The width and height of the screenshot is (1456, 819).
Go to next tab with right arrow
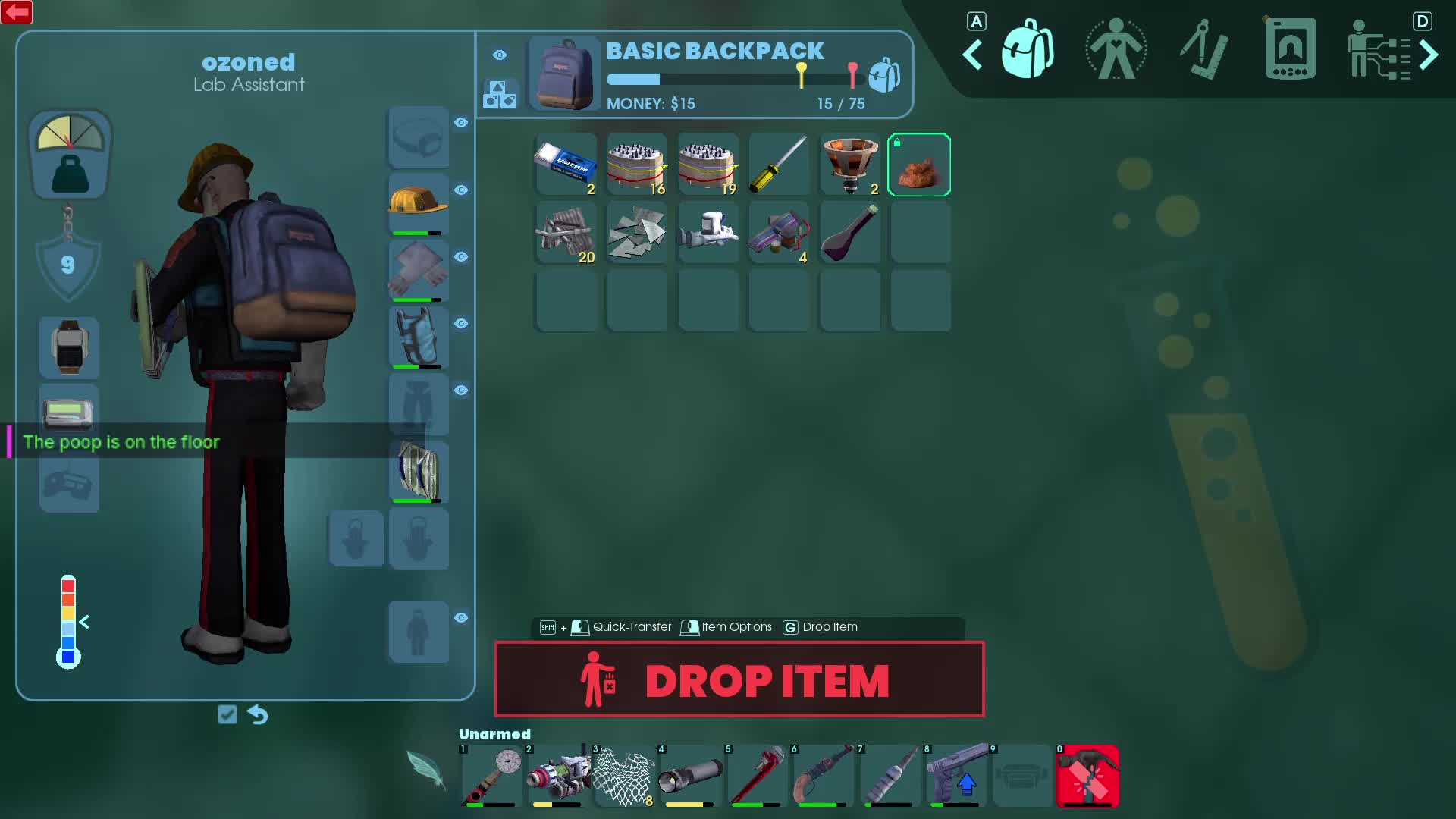point(1429,55)
